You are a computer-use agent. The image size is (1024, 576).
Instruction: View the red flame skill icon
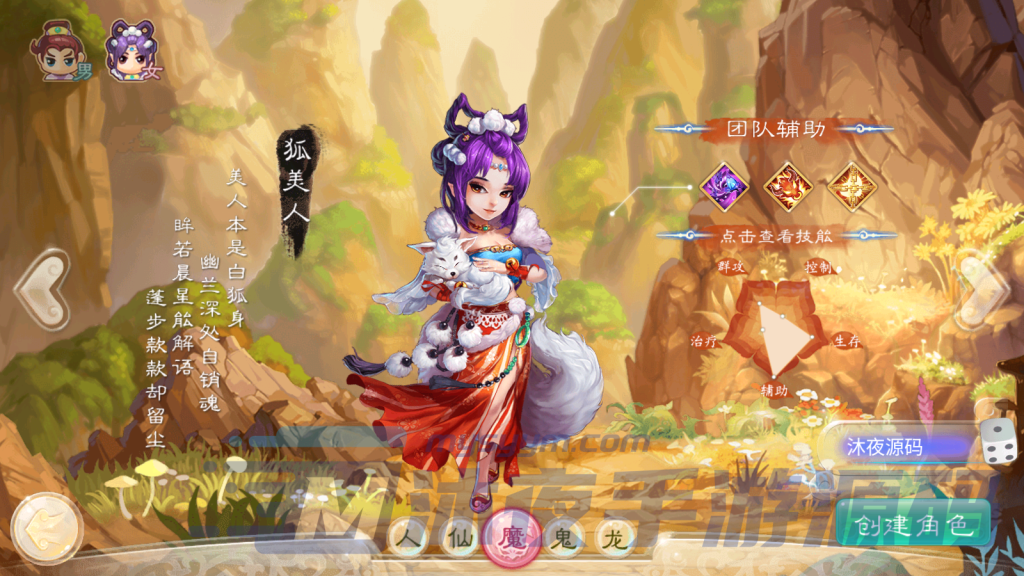788,186
